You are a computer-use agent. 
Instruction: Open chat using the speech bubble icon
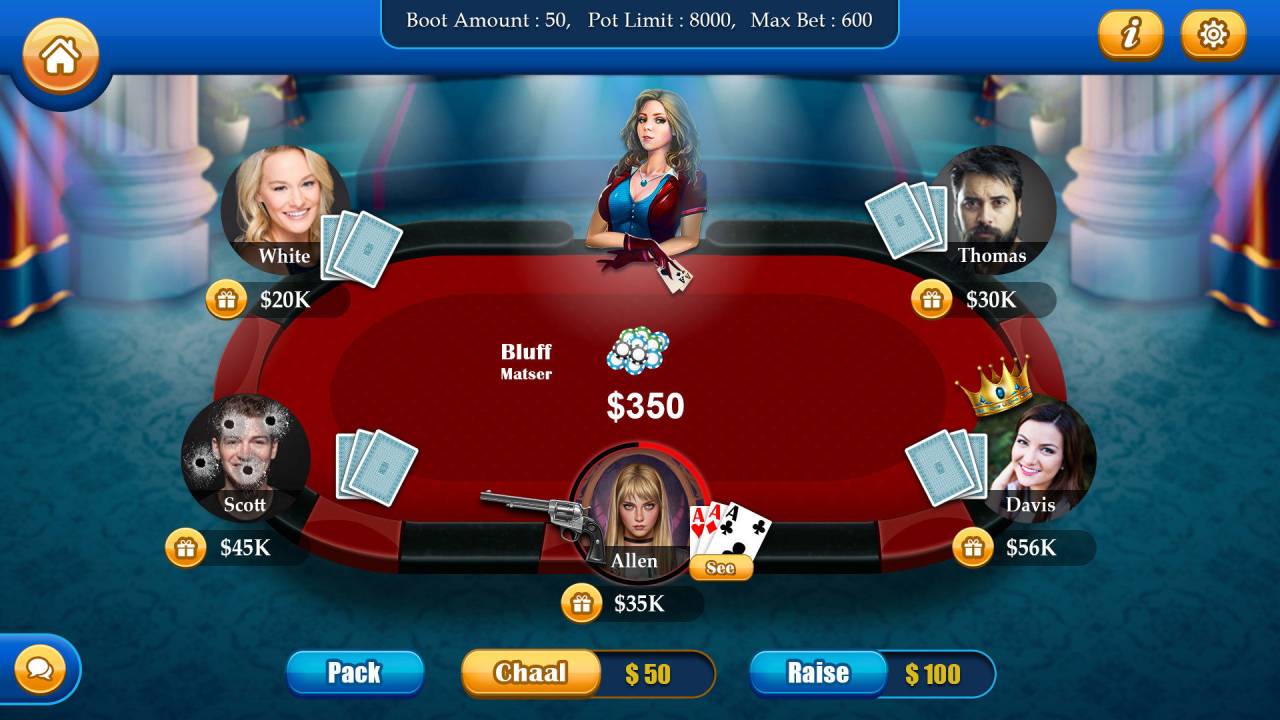[x=41, y=669]
